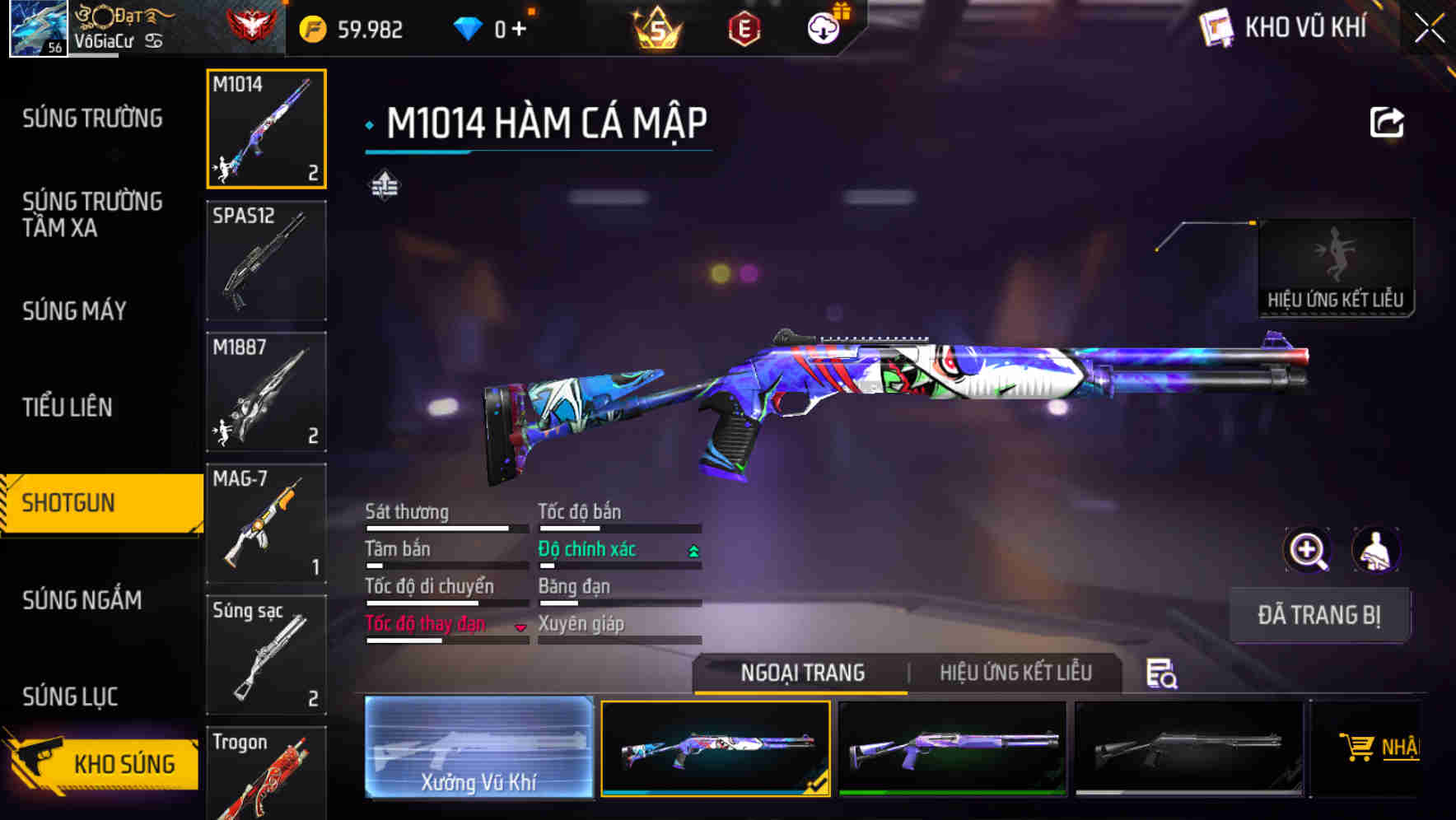Select the SPAS12 weapon thumbnail
1456x820 pixels.
tap(266, 259)
